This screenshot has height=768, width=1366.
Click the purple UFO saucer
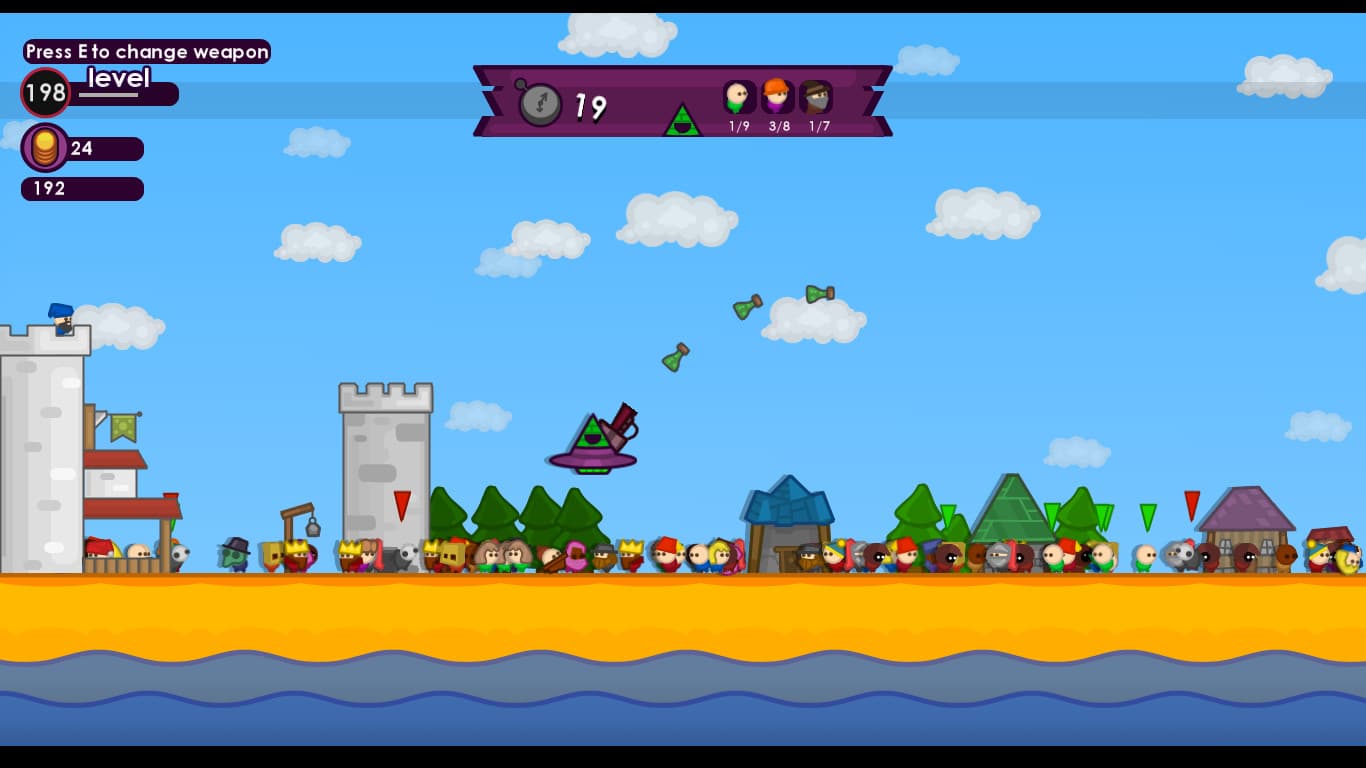pos(592,460)
